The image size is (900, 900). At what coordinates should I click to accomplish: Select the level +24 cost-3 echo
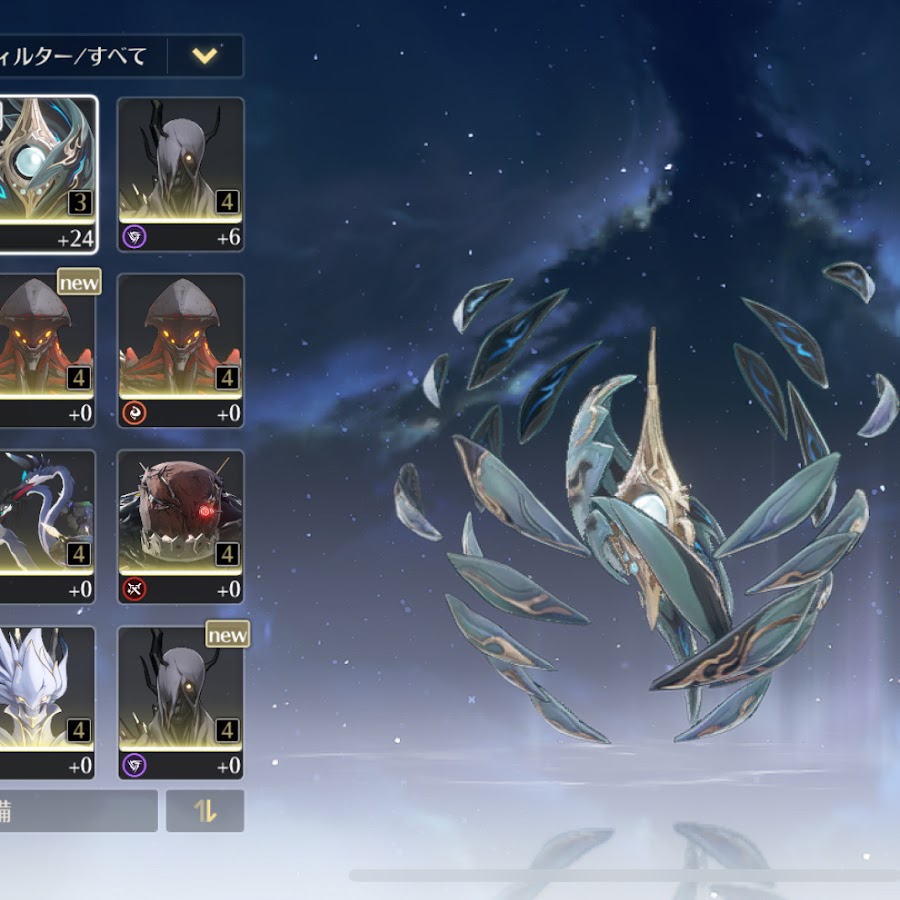(45, 172)
